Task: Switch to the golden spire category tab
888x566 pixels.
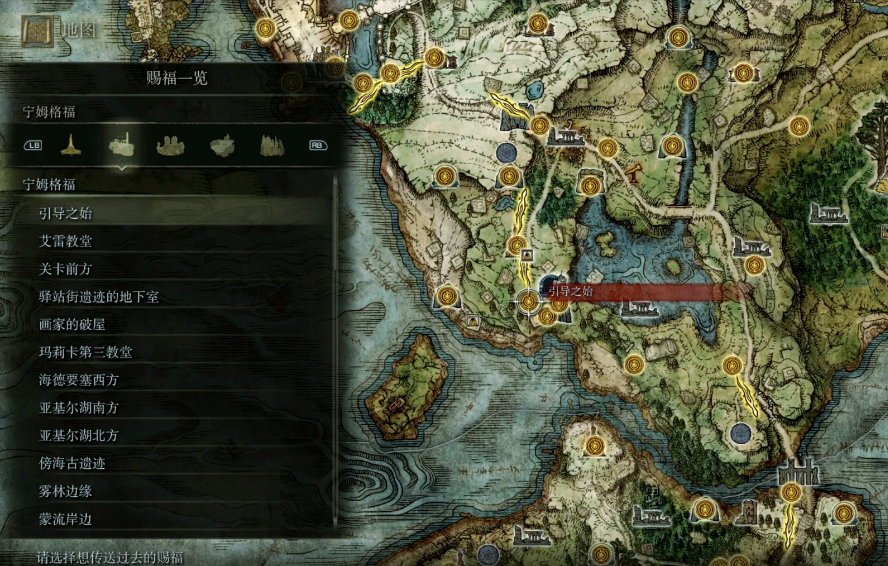Action: click(x=70, y=146)
